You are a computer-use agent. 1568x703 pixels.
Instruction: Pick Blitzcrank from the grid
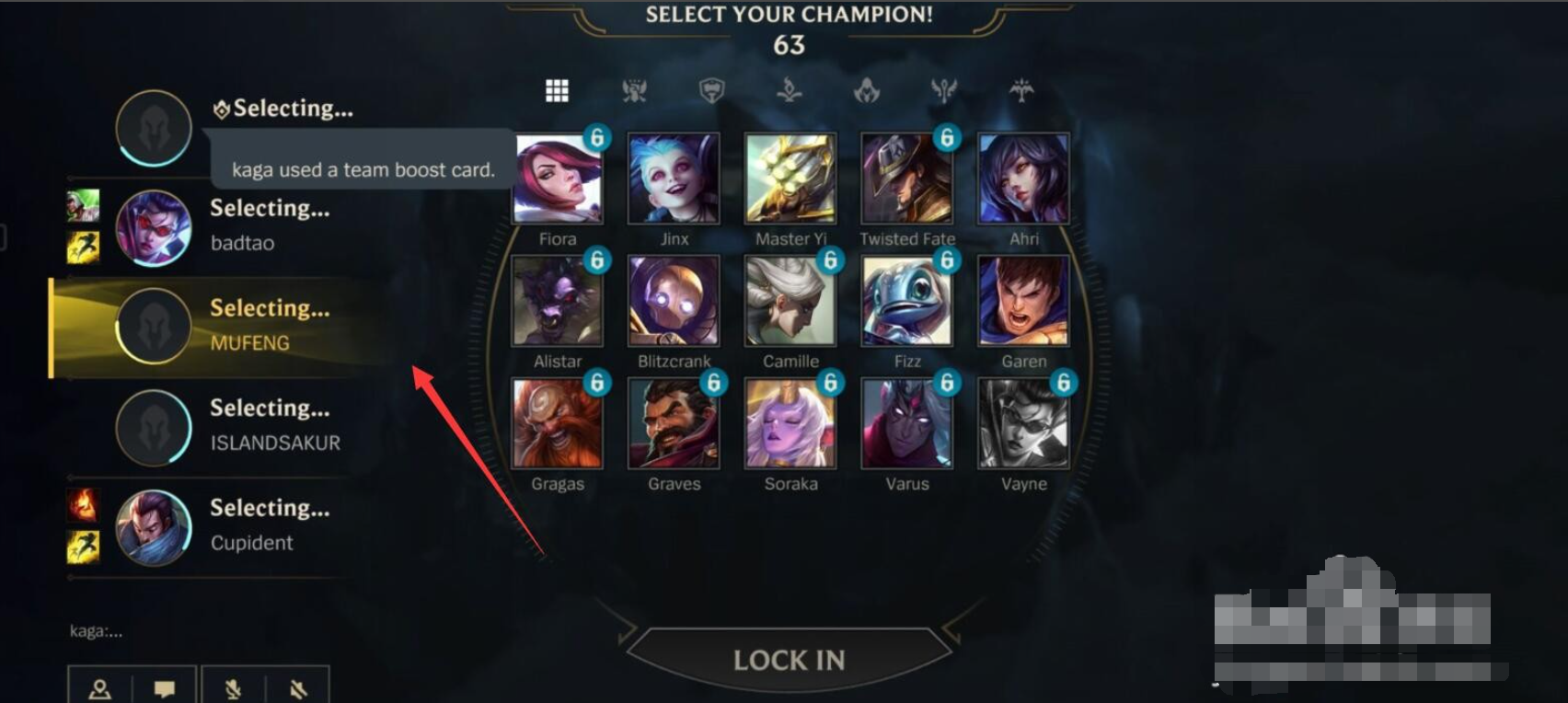click(674, 302)
